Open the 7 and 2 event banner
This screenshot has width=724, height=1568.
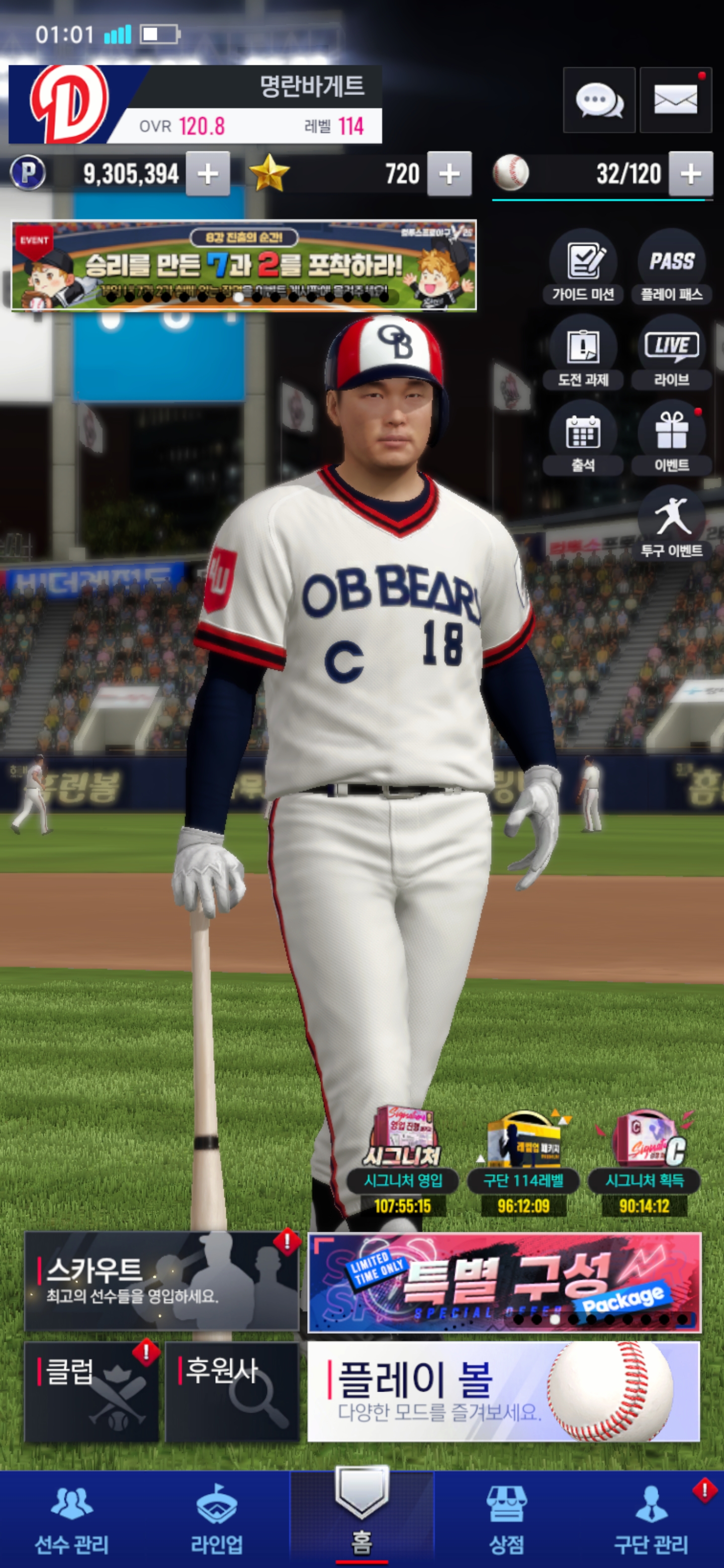point(243,265)
